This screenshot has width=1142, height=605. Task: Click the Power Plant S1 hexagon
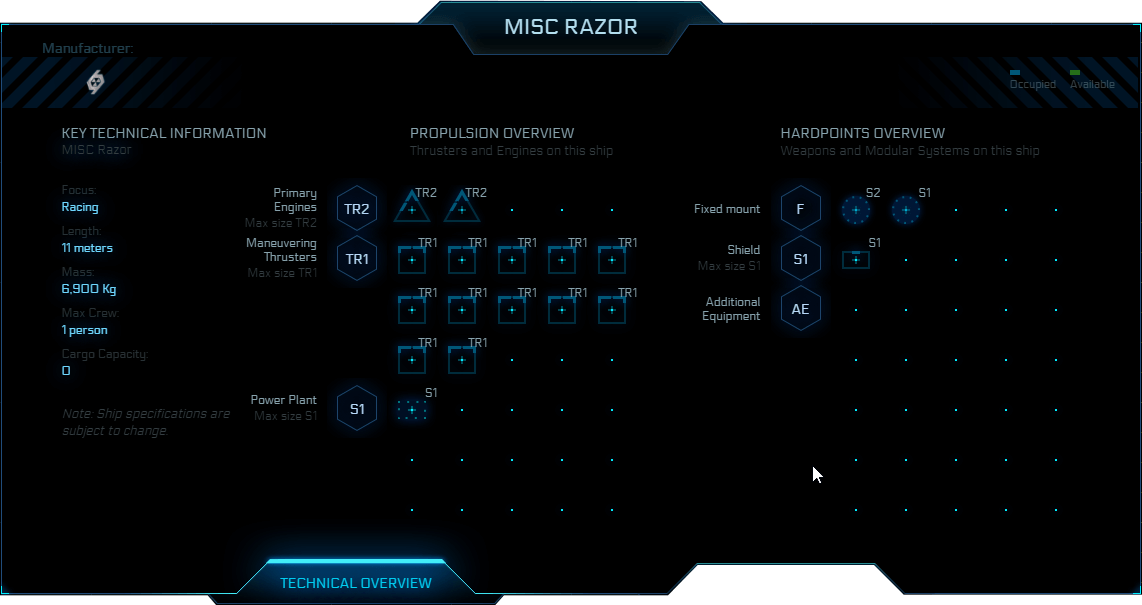pyautogui.click(x=357, y=408)
